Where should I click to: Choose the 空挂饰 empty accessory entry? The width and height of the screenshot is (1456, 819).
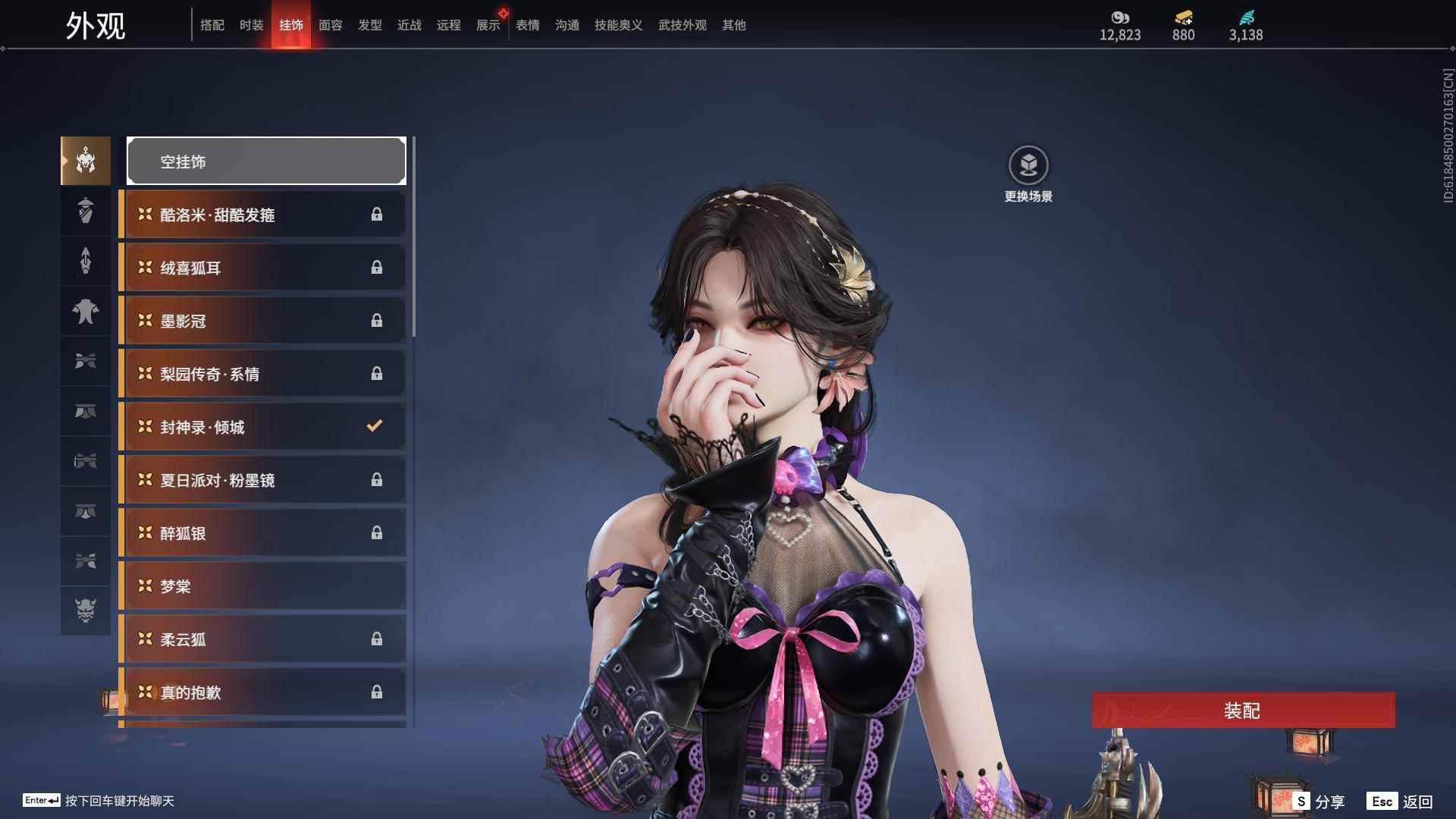click(x=266, y=161)
